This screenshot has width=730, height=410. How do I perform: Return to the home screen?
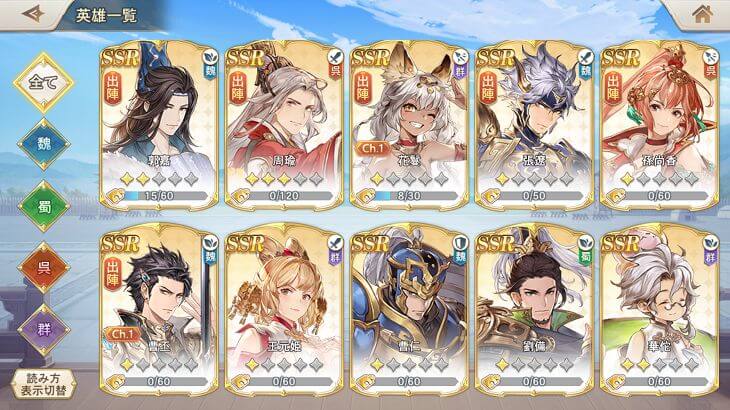[702, 15]
